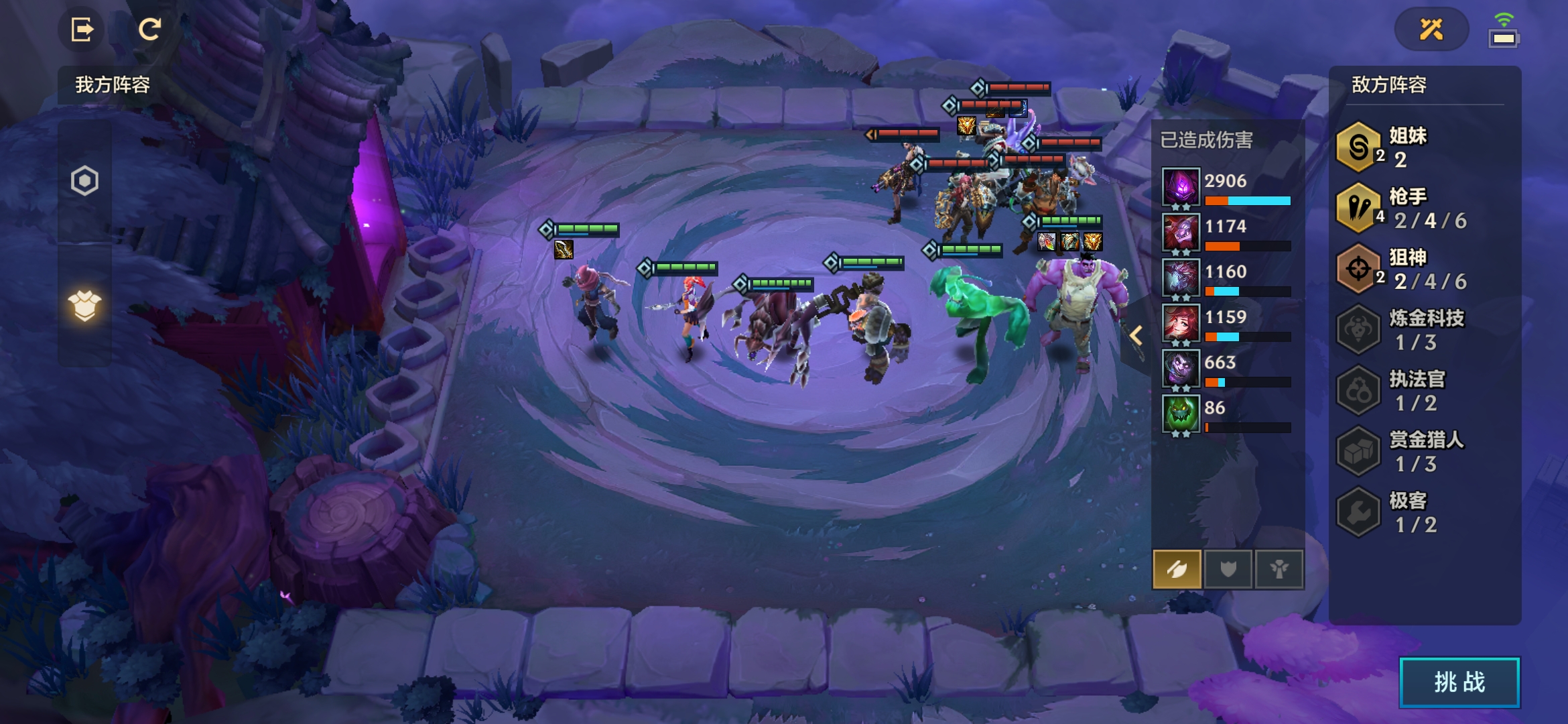Select the hexagon icon in left sidebar
Image resolution: width=1568 pixels, height=724 pixels.
85,181
